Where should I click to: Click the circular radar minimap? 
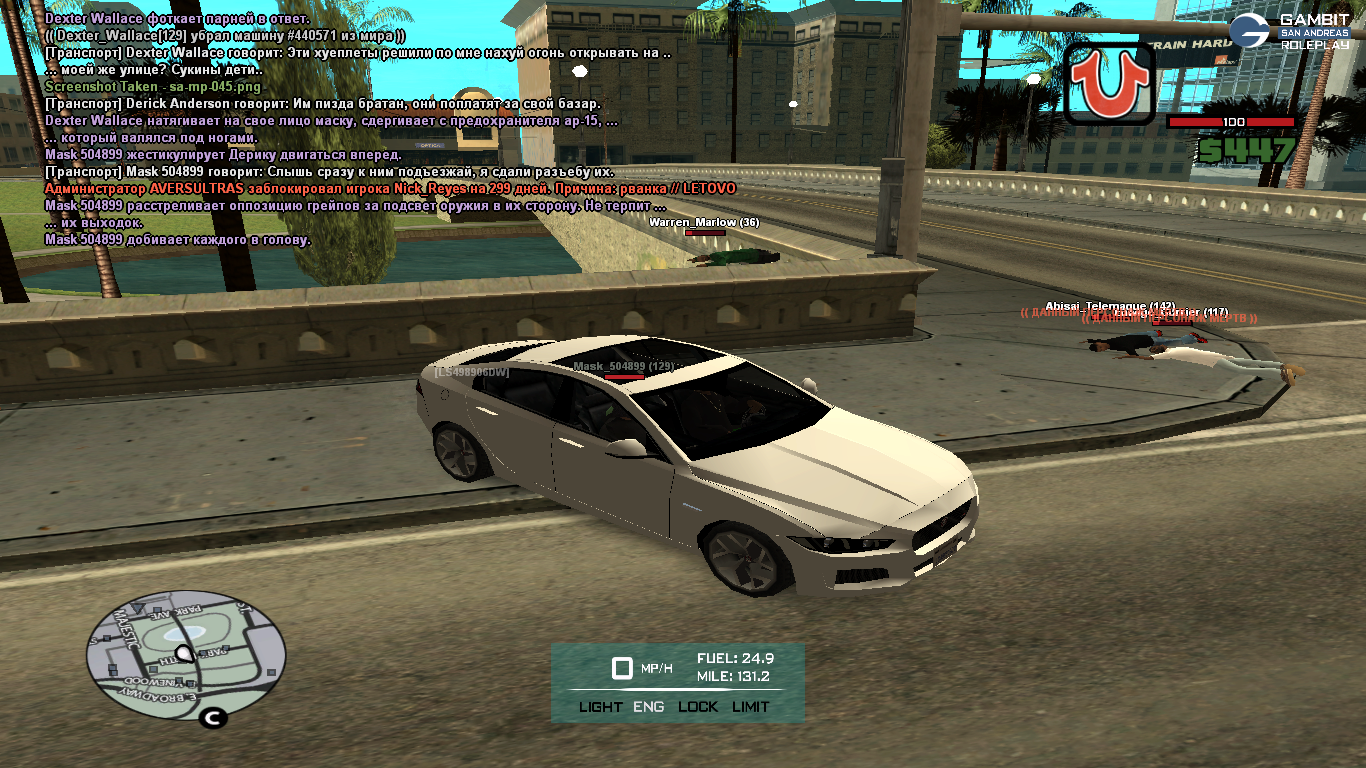pyautogui.click(x=186, y=656)
